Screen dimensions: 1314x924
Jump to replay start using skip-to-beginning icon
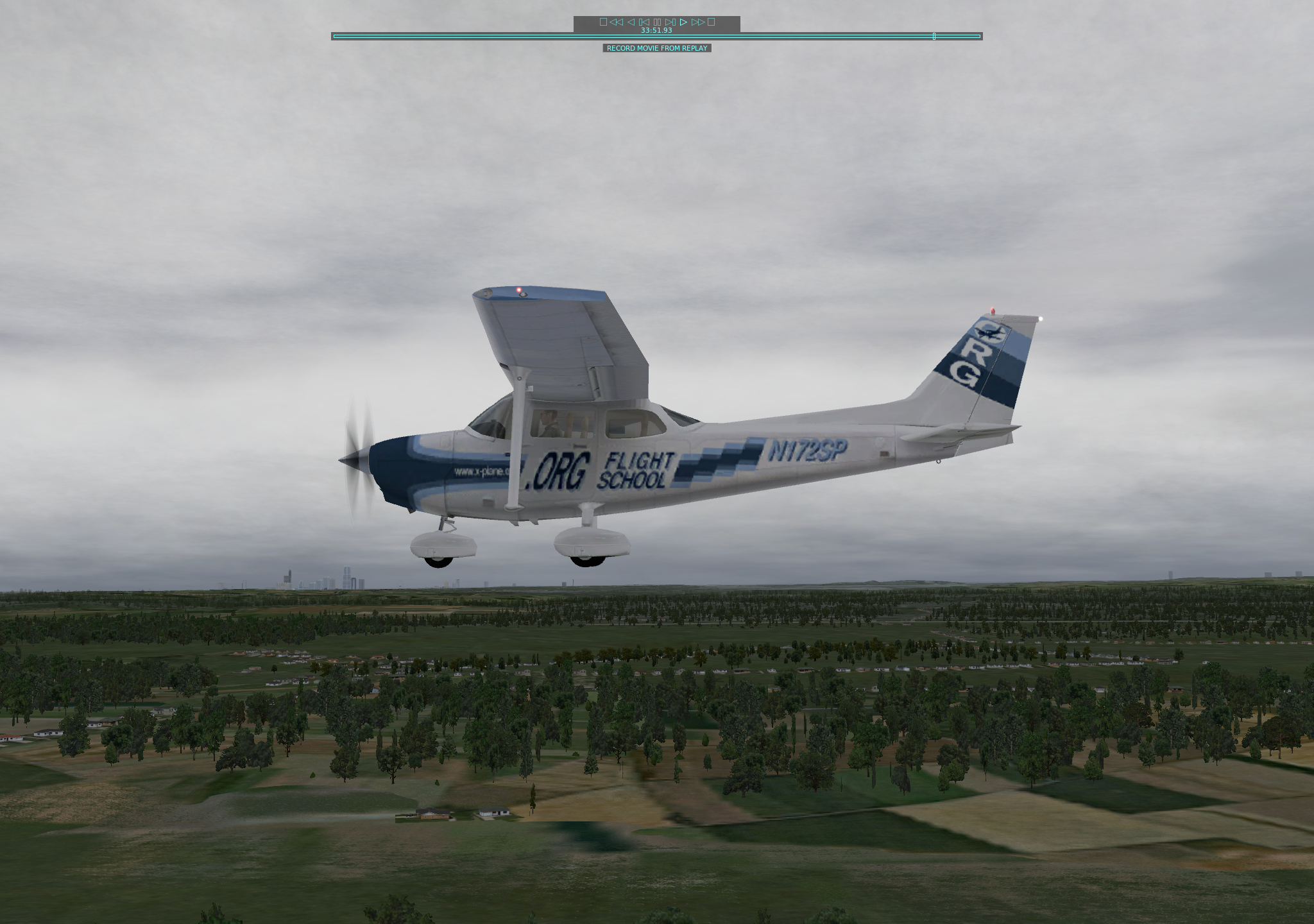tap(644, 22)
